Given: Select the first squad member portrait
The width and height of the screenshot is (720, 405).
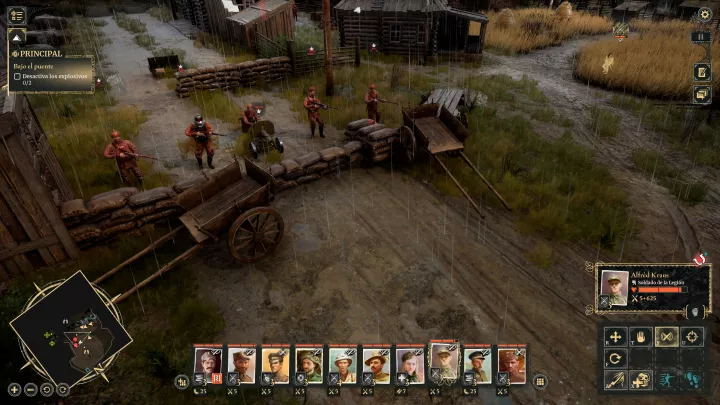Looking at the screenshot, I should pos(208,365).
